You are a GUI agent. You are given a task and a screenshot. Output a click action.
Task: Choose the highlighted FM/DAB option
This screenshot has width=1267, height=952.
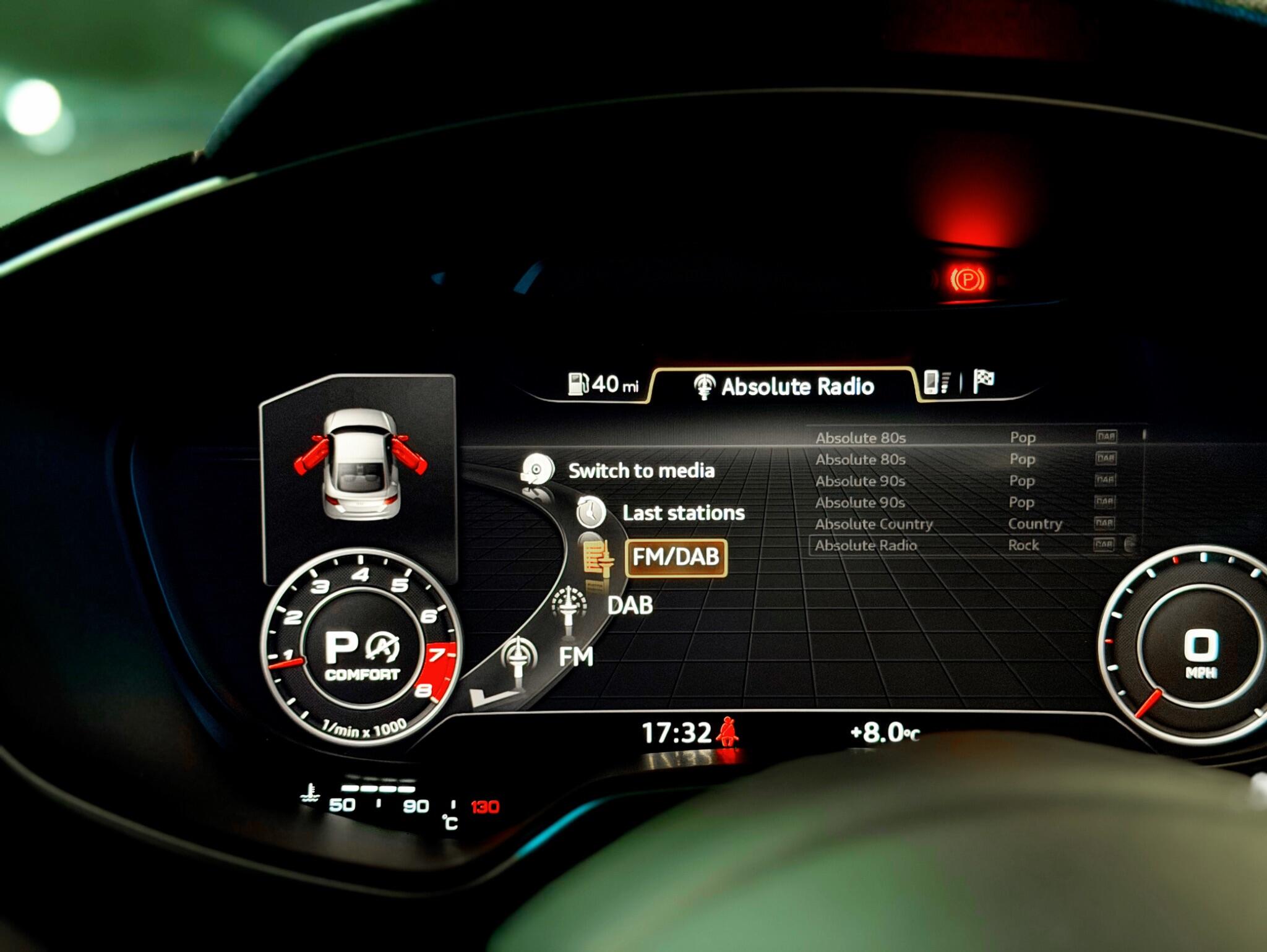pos(676,557)
